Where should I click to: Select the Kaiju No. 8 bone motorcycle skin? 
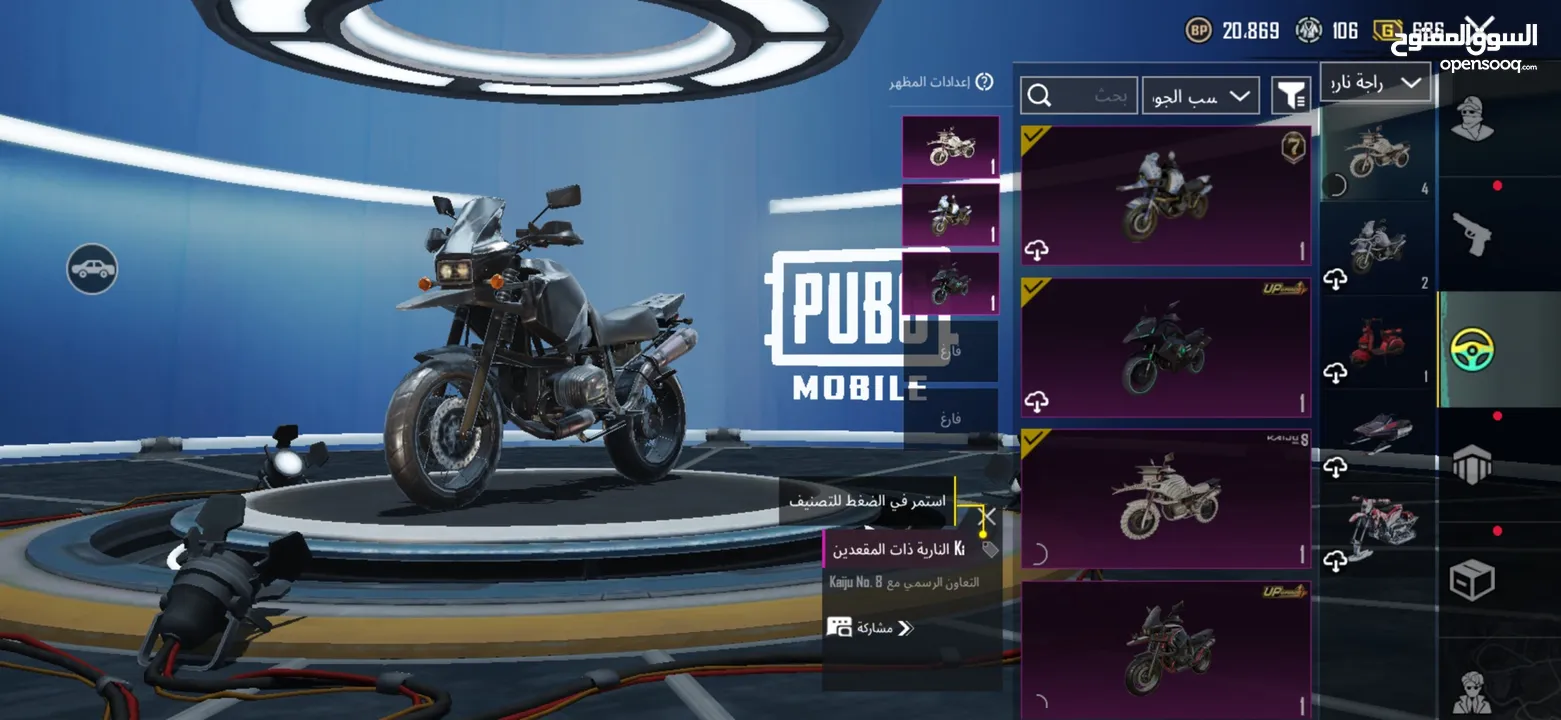coord(1166,499)
